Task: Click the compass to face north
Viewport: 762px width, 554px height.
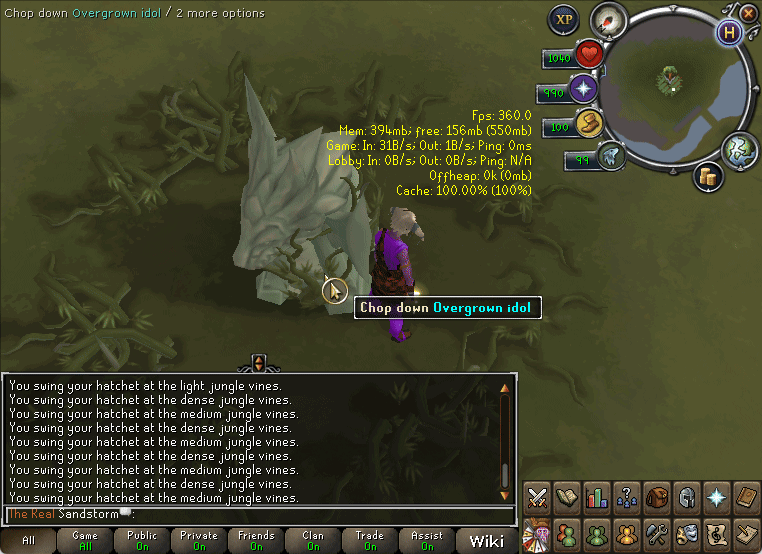Action: click(x=607, y=19)
